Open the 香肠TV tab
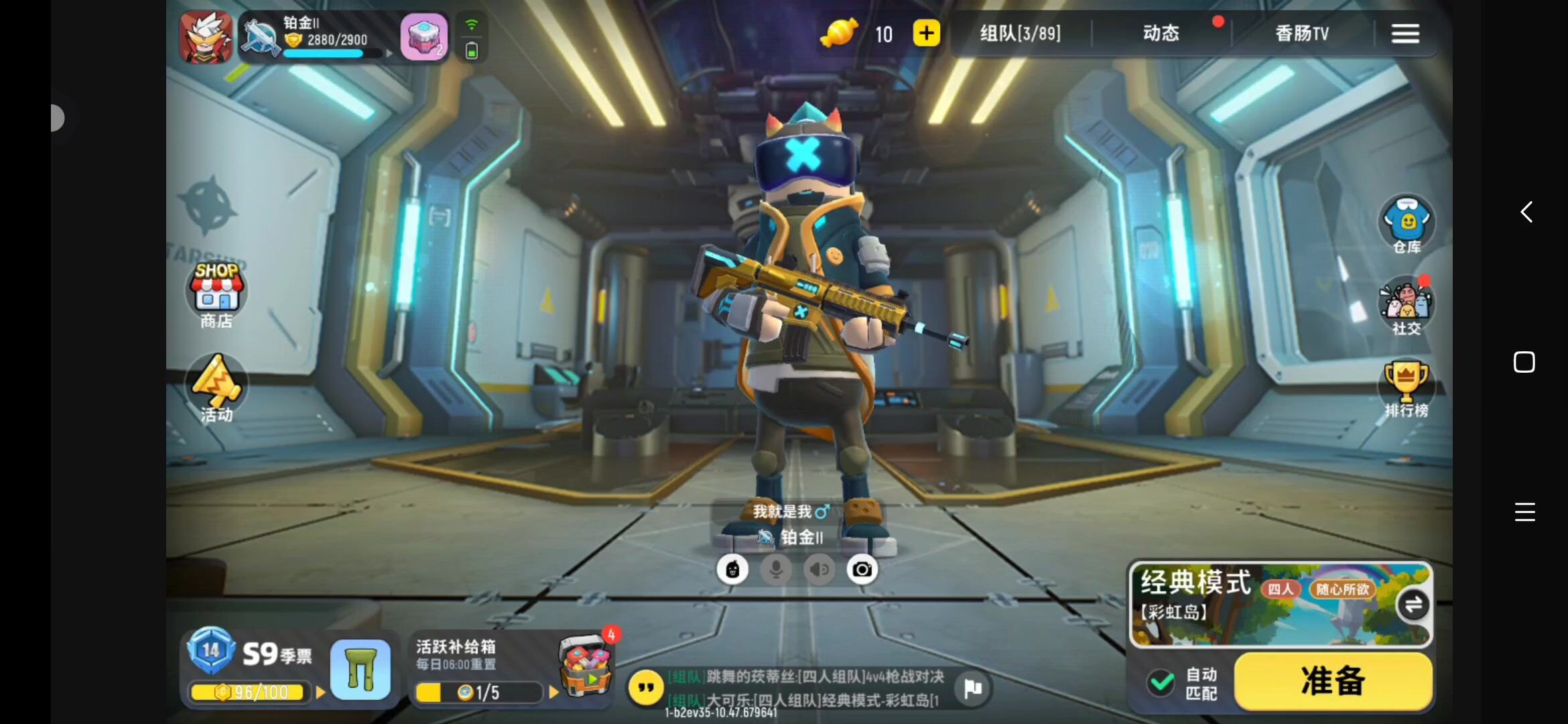Image resolution: width=1568 pixels, height=724 pixels. [1302, 33]
